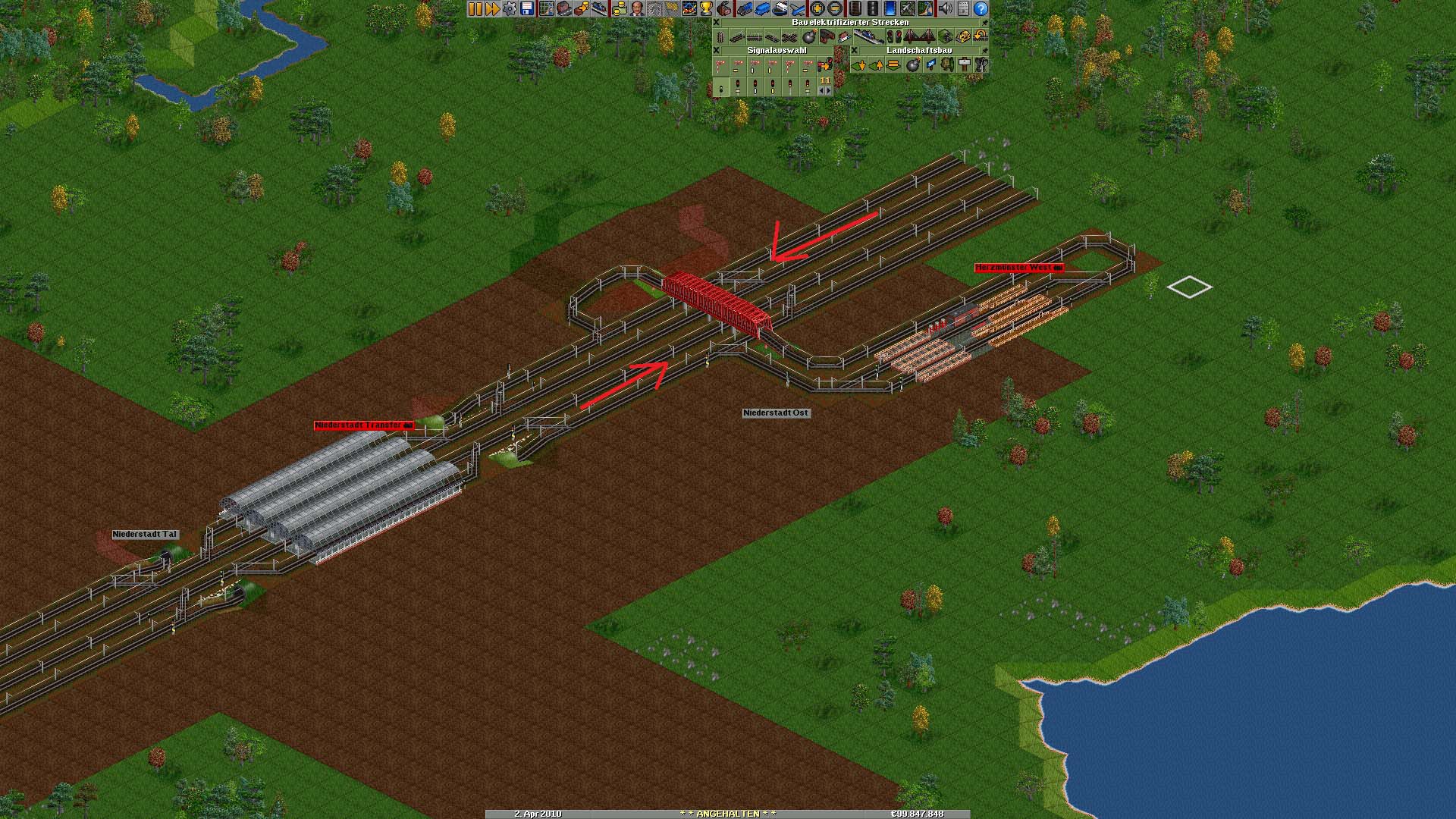1456x819 pixels.
Task: Choose the build railway station tool
Action: point(868,36)
